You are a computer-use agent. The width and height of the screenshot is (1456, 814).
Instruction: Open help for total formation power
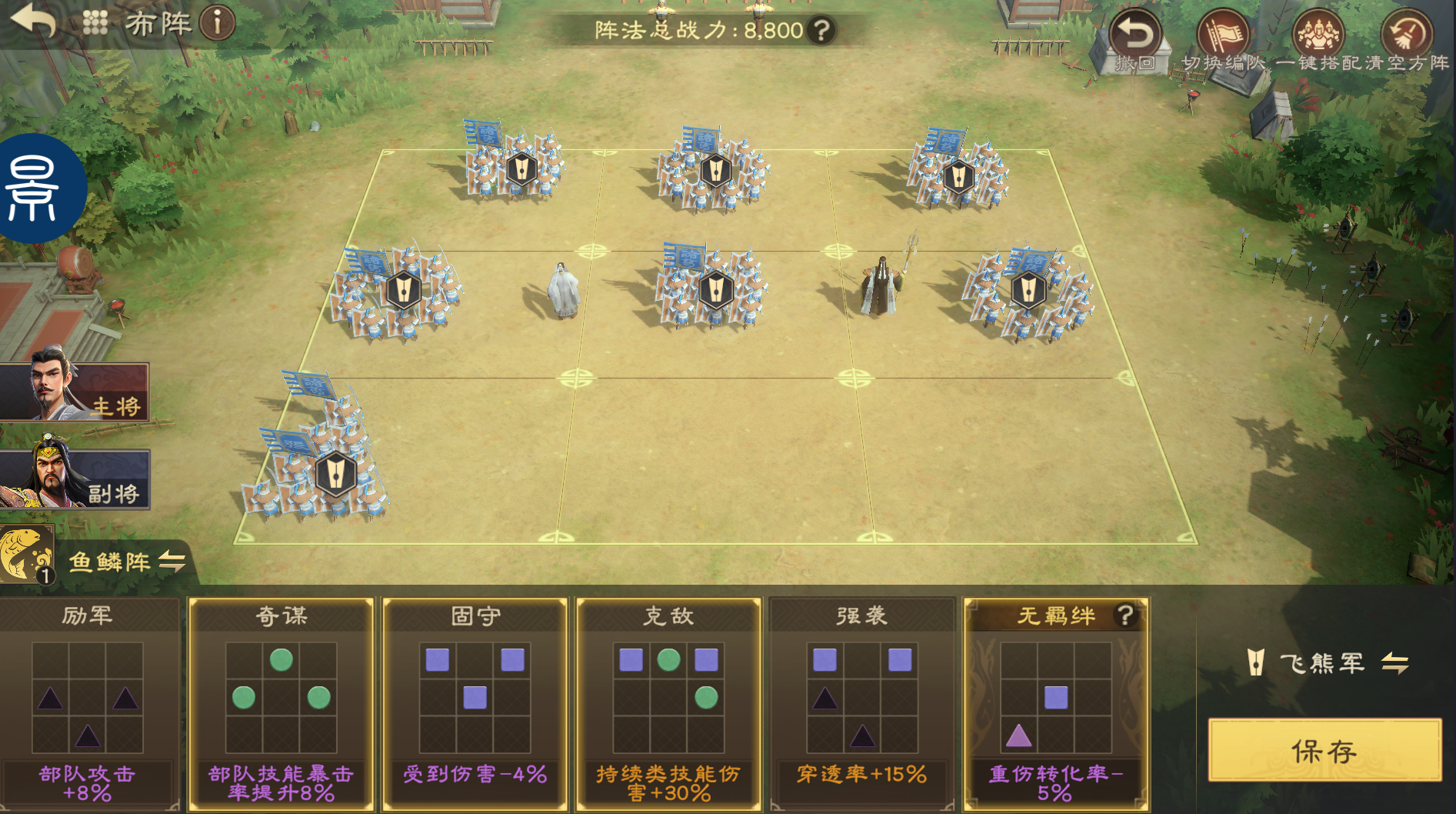822,31
